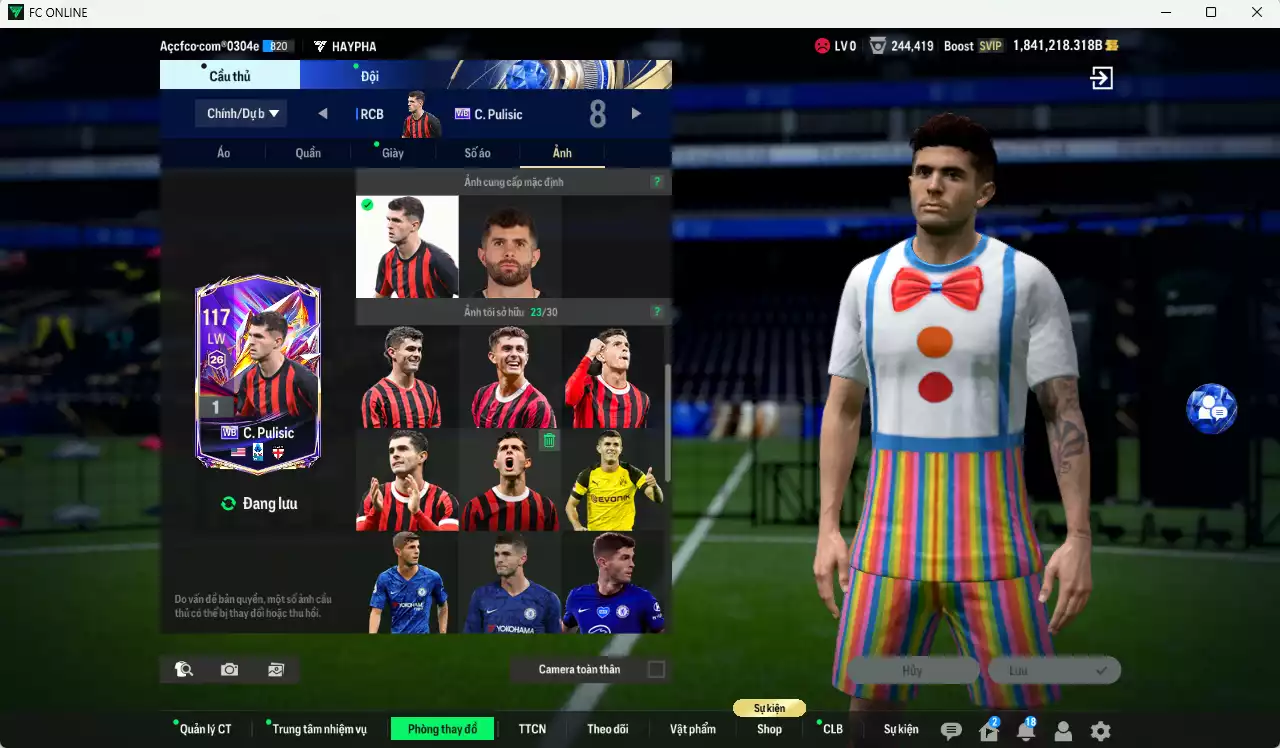Go to the previous player arrow

point(323,114)
